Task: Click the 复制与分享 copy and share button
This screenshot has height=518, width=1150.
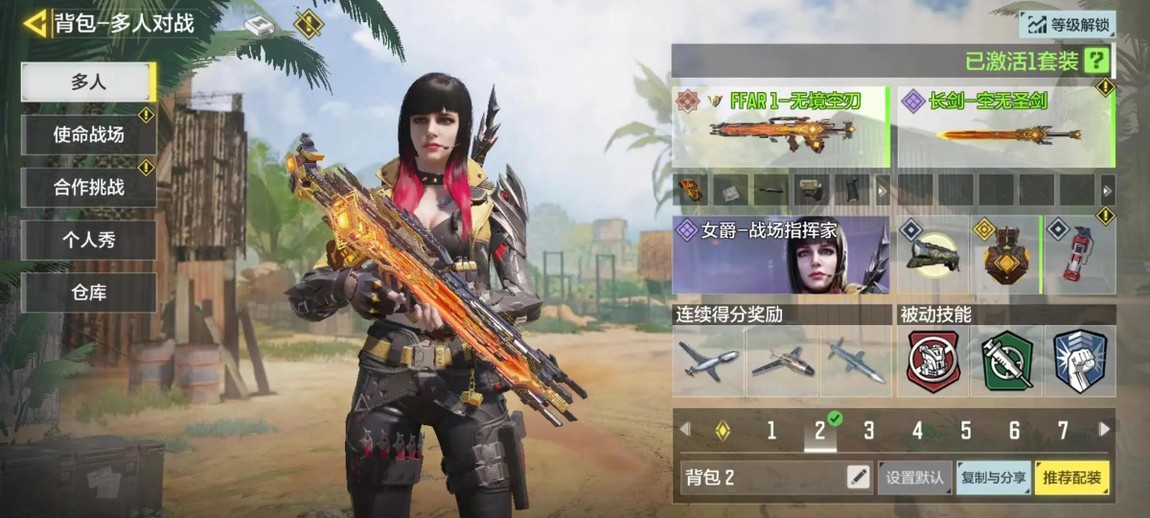Action: 992,478
